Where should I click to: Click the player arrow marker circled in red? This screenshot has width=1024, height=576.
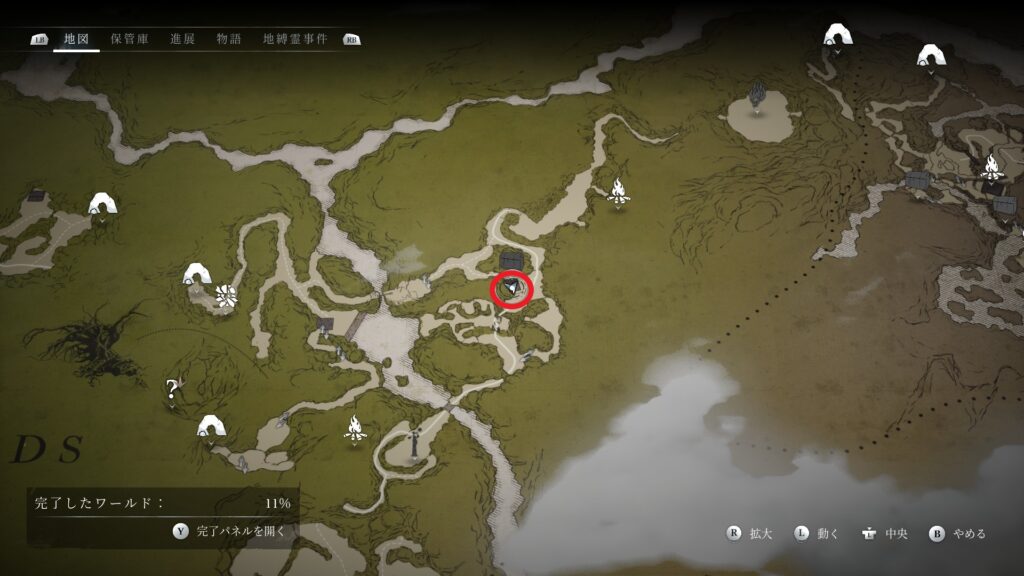(x=511, y=289)
